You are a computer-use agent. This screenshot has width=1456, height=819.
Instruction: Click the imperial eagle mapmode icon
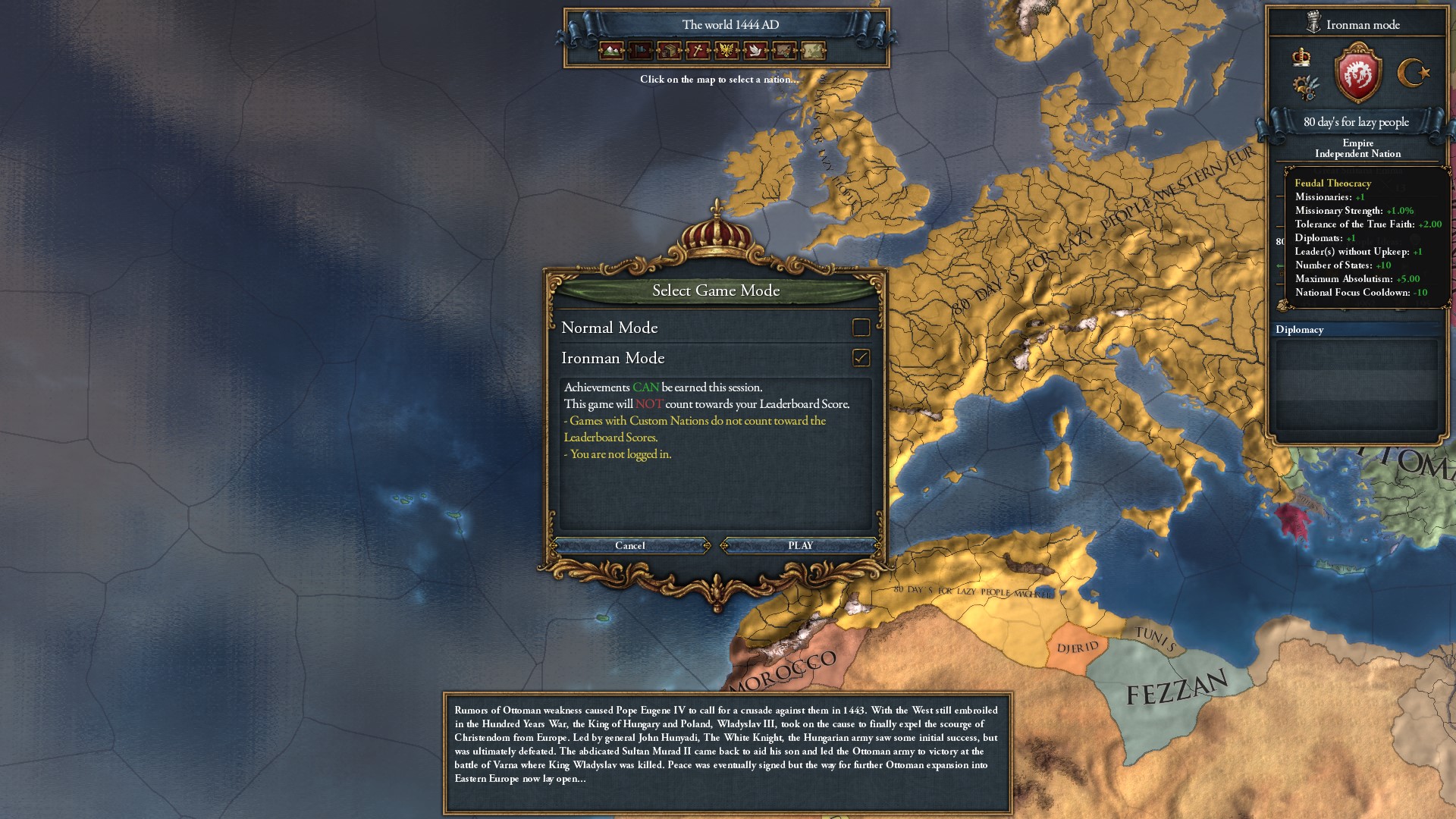[726, 51]
